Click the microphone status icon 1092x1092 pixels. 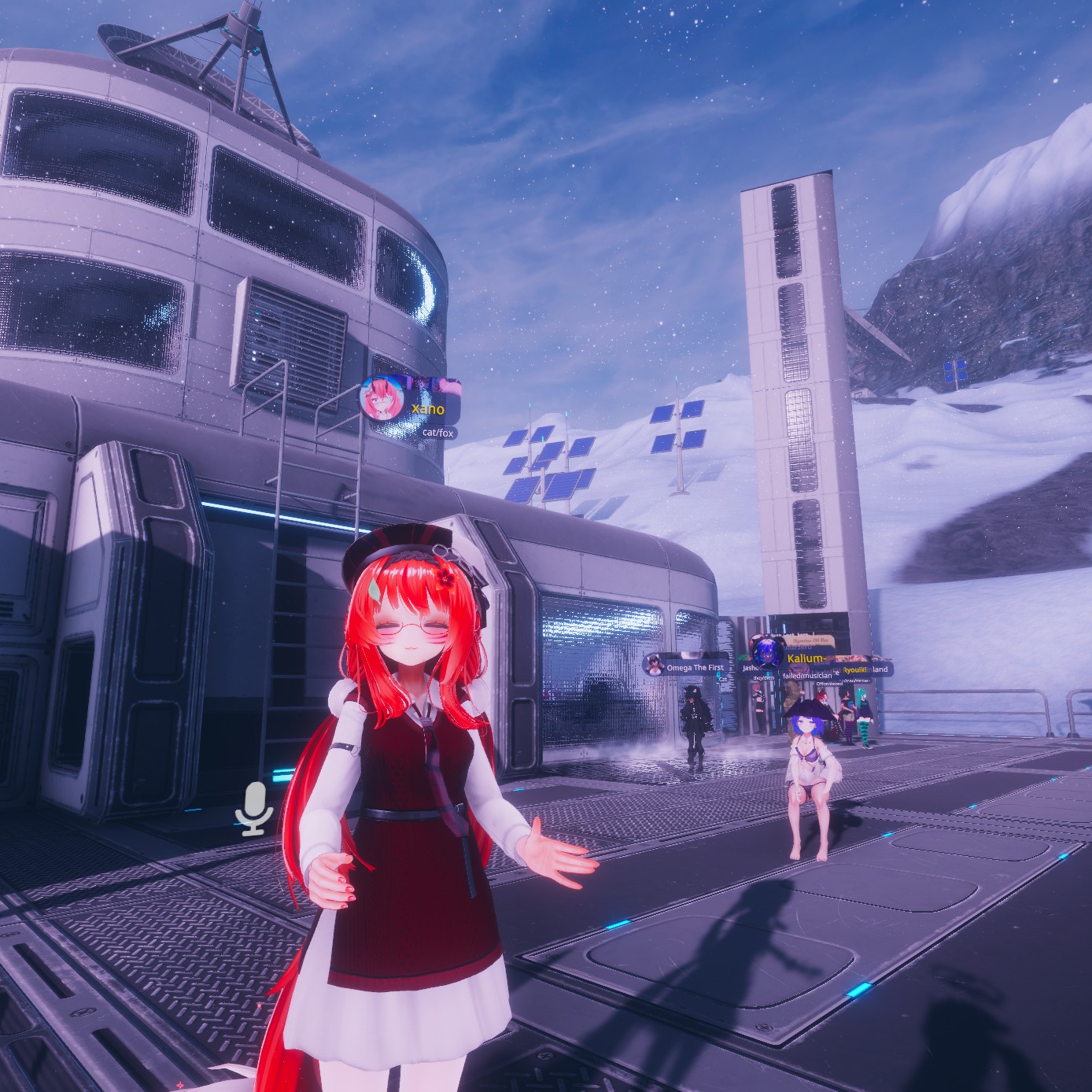[253, 808]
